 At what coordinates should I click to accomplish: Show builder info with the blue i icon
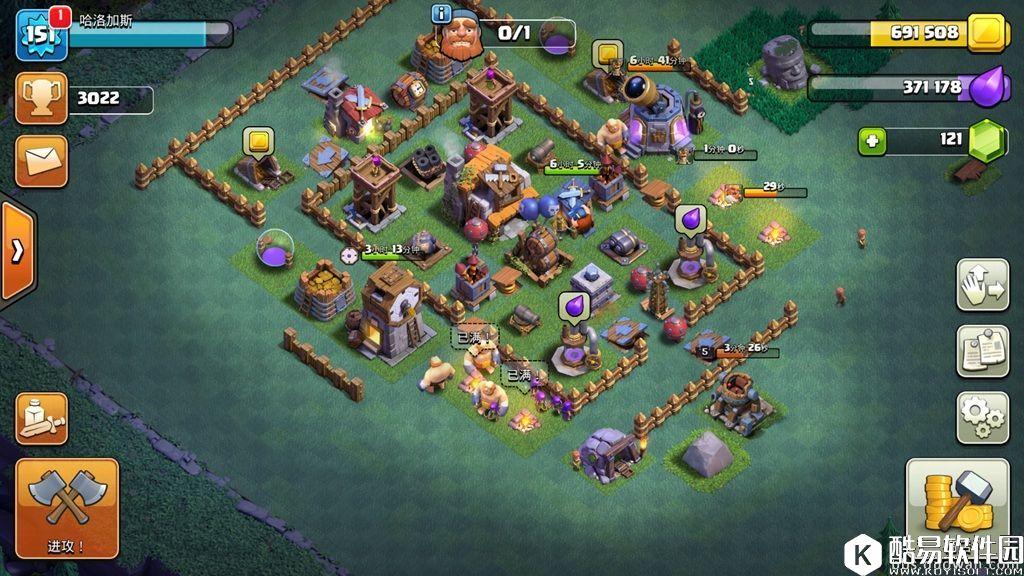[441, 13]
